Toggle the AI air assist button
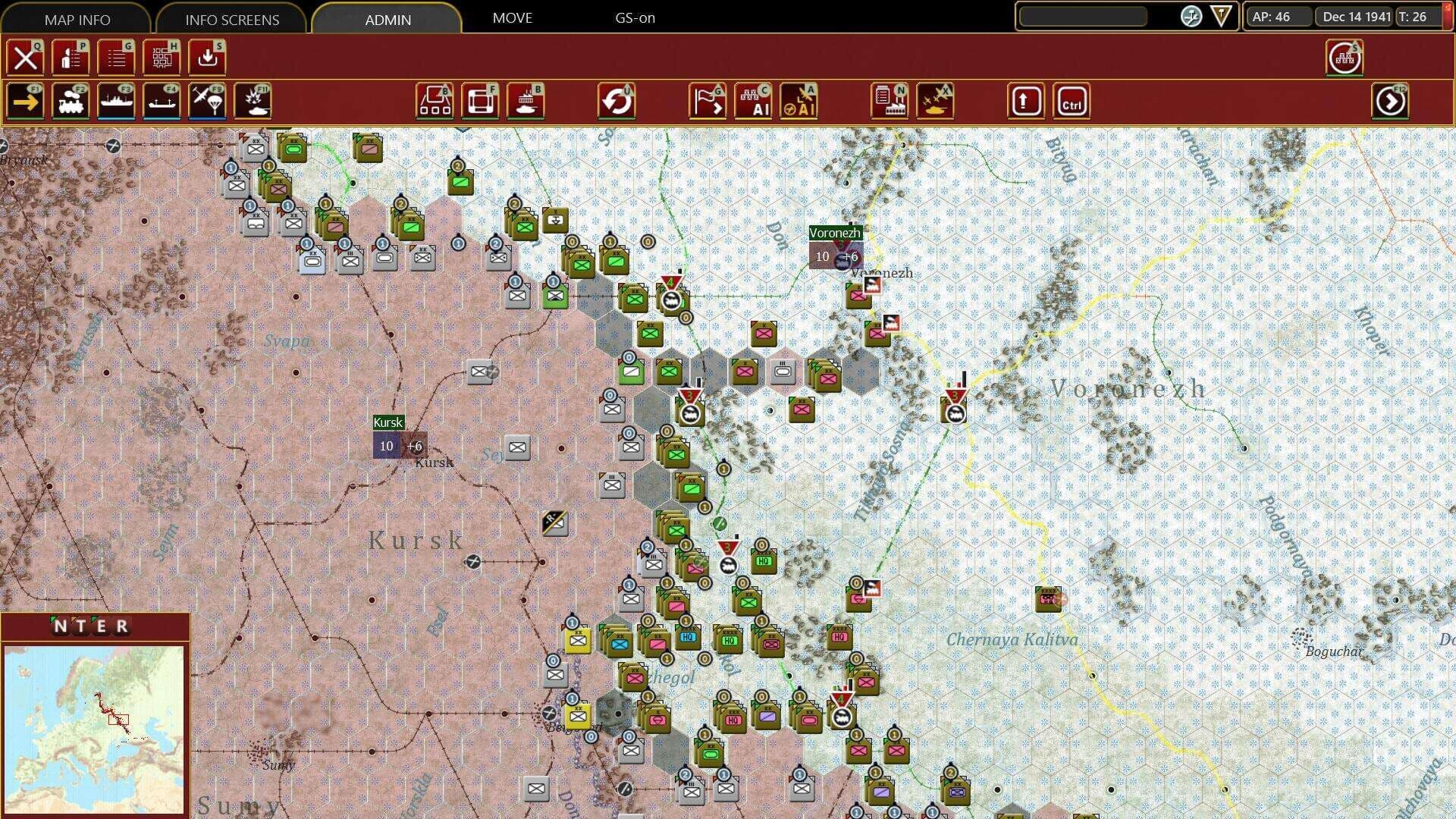Screen dimensions: 1456x819 point(799,102)
